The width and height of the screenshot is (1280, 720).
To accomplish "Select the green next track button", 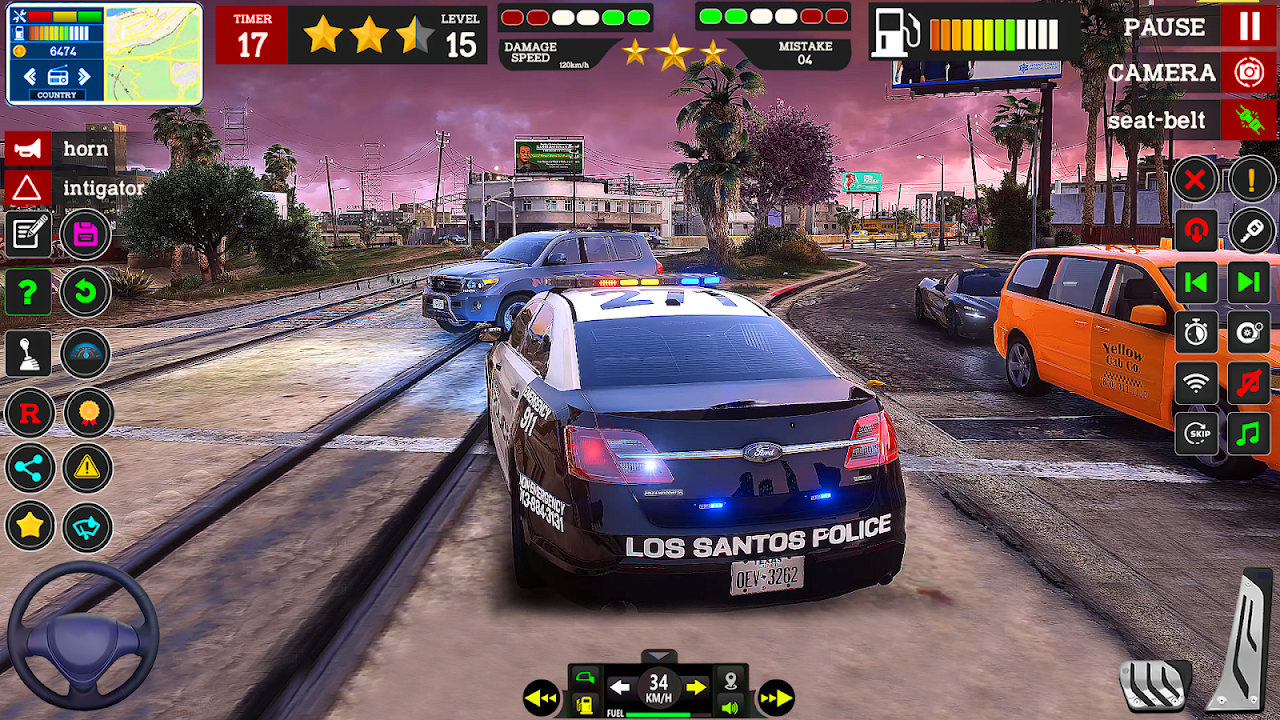I will tap(1250, 282).
